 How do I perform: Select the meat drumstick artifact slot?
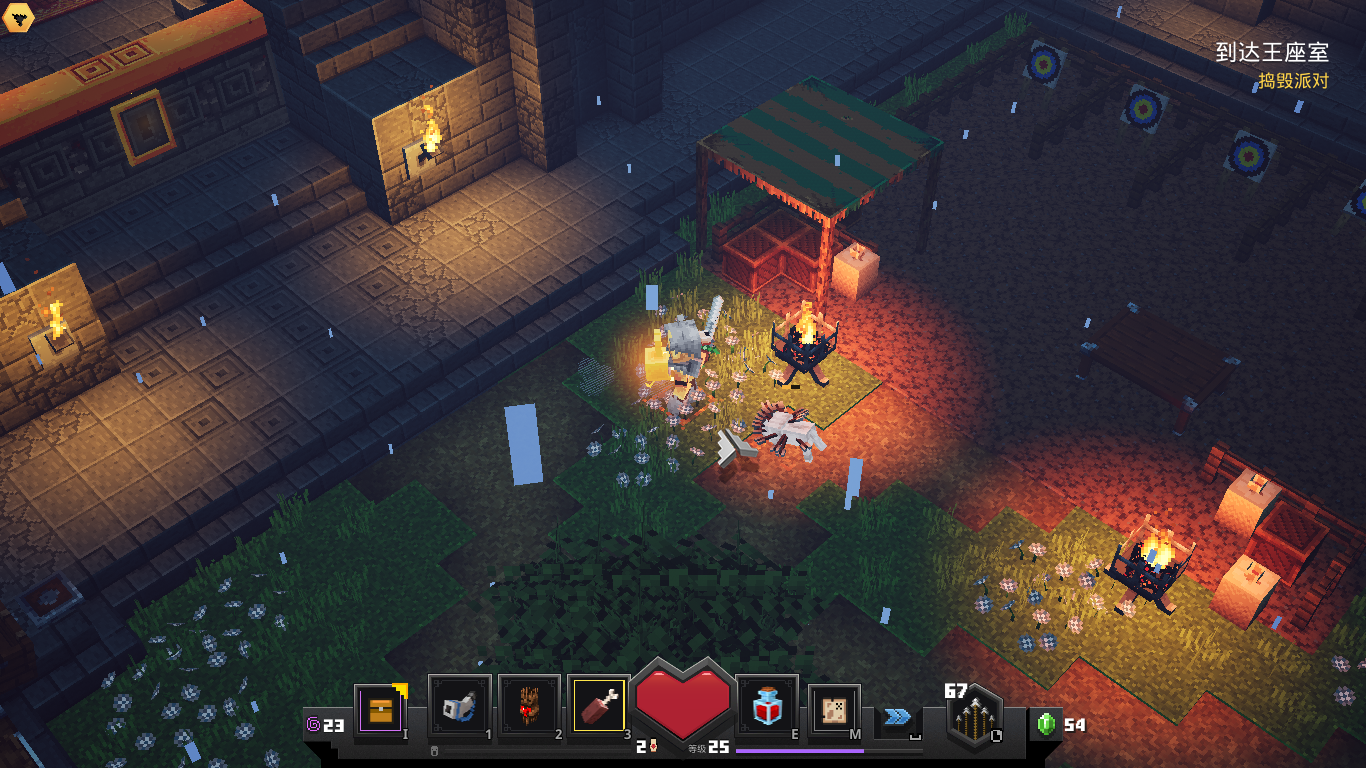coord(598,707)
